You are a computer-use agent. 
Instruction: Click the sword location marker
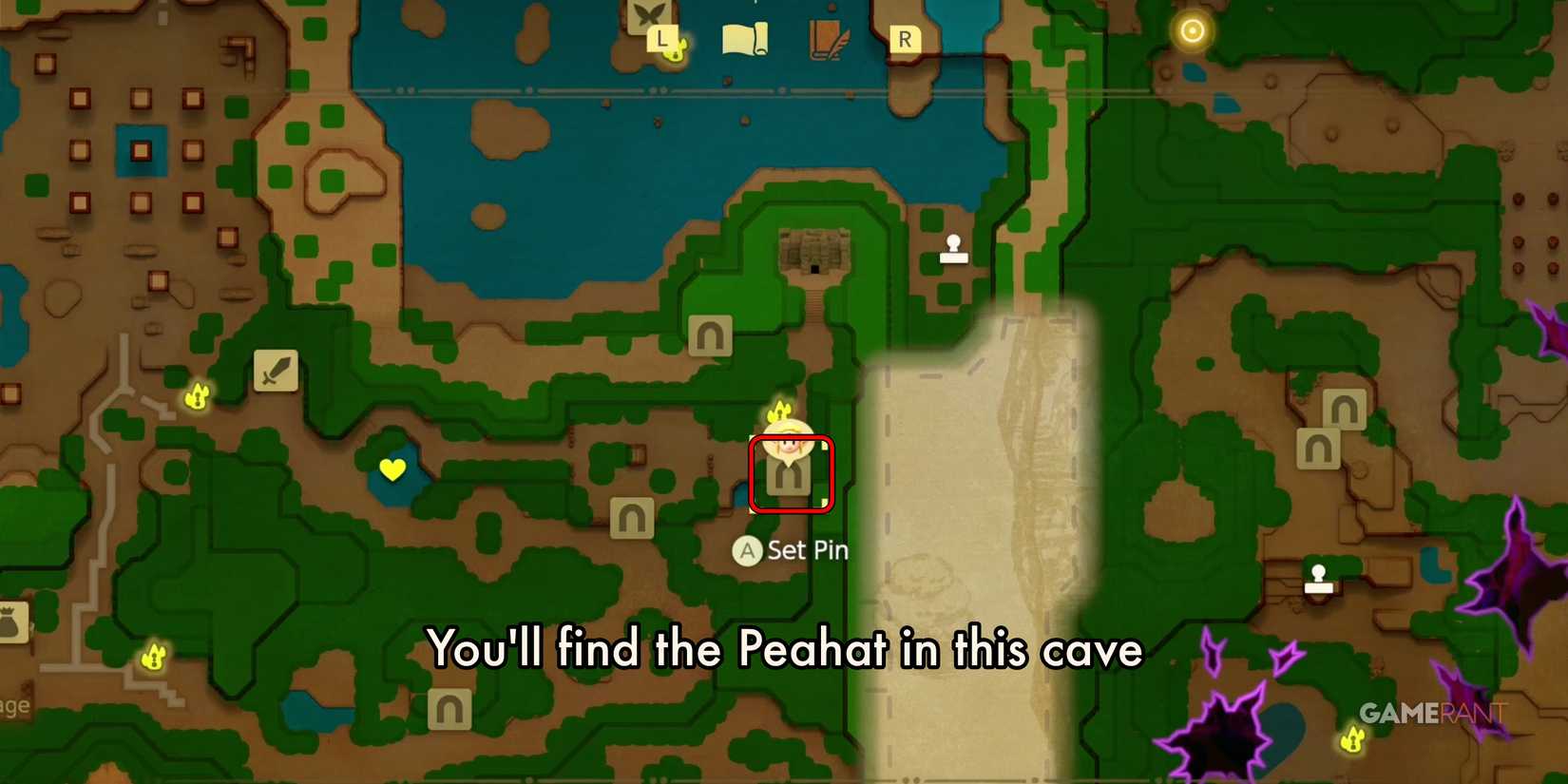[276, 371]
